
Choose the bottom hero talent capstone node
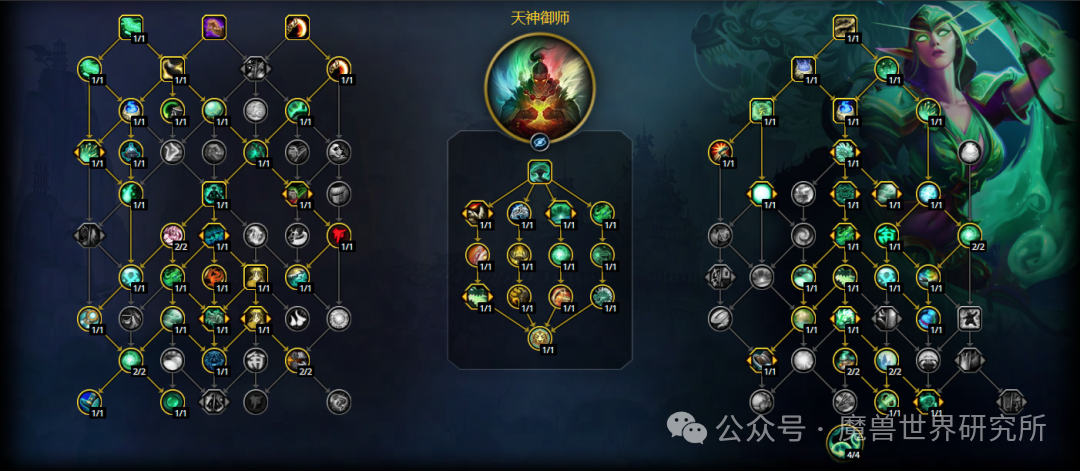pyautogui.click(x=540, y=338)
